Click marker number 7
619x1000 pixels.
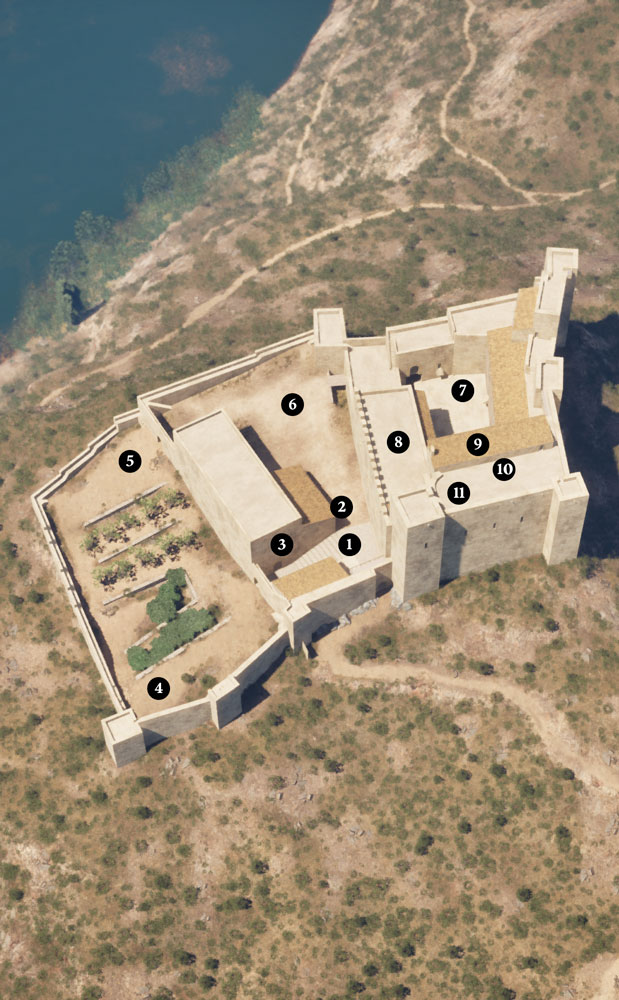point(461,390)
